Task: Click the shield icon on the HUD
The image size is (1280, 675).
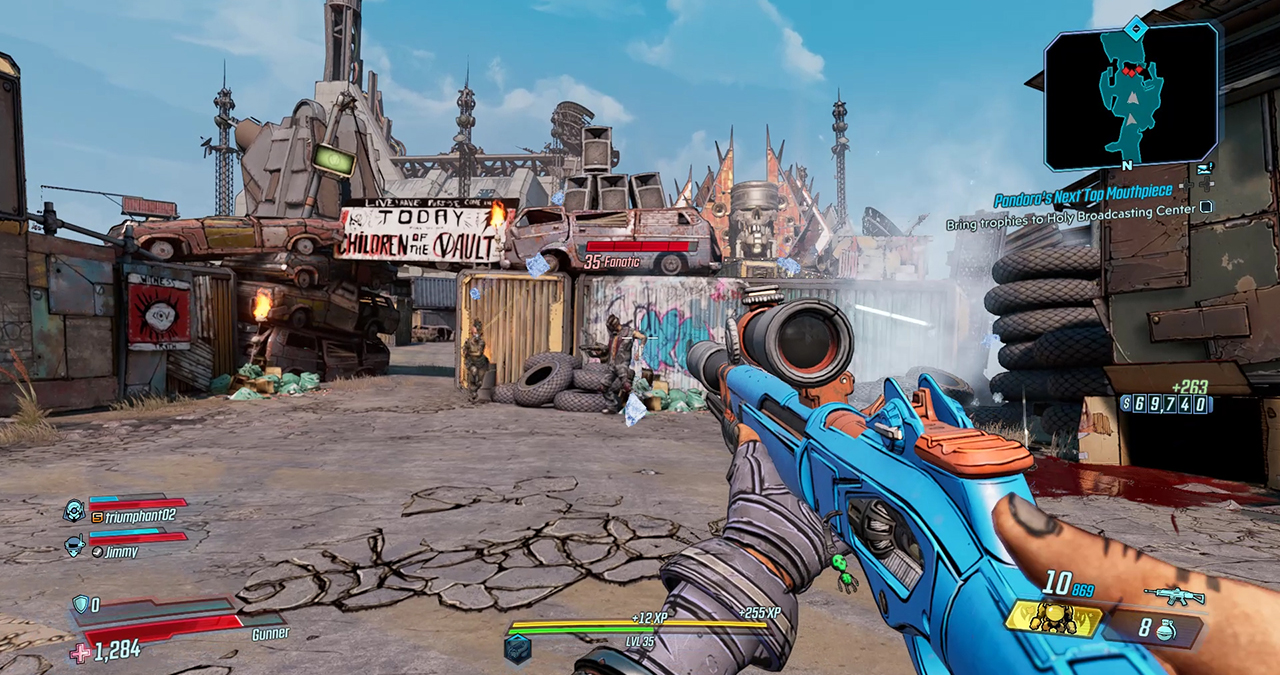Action: click(x=81, y=604)
